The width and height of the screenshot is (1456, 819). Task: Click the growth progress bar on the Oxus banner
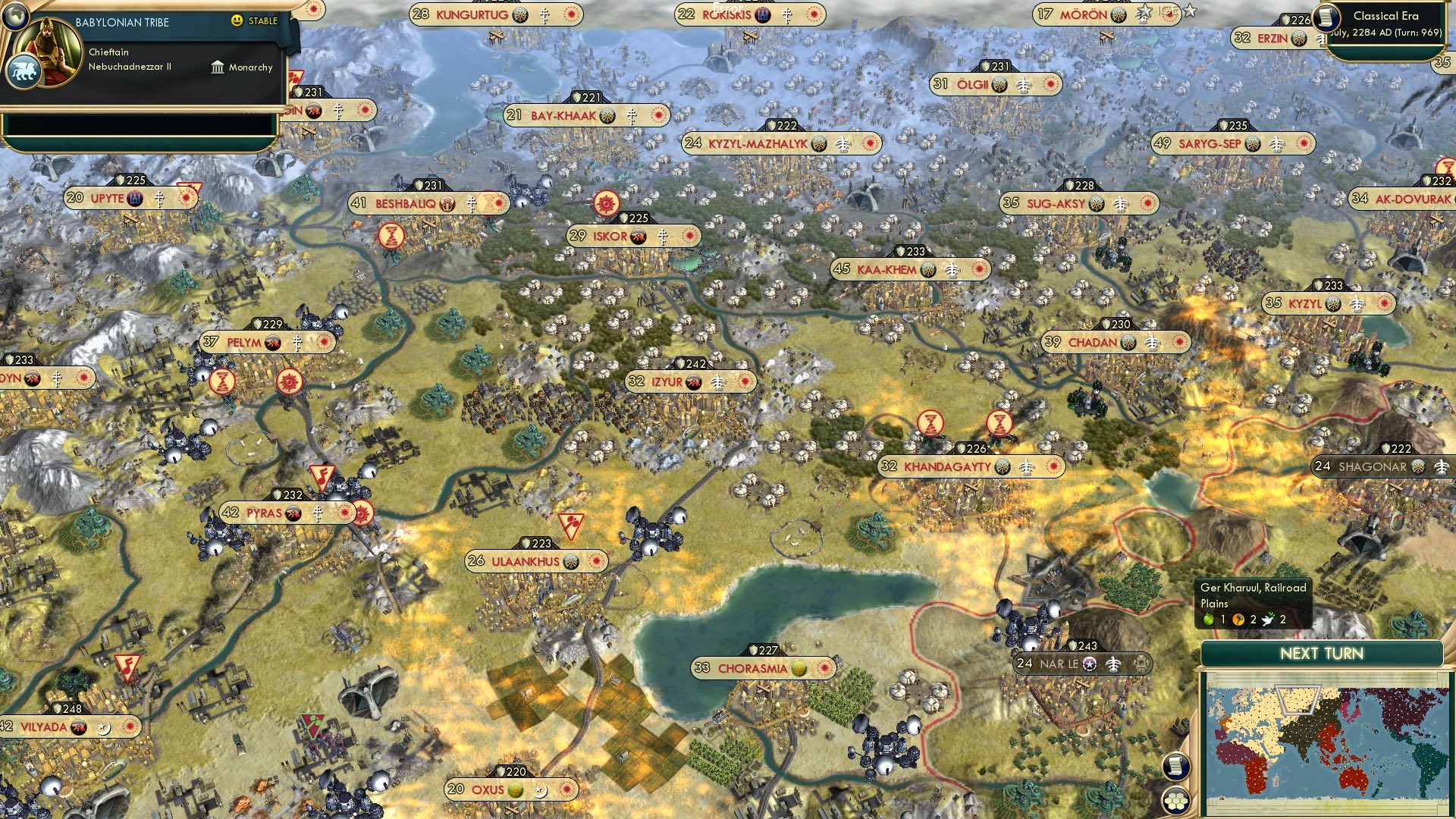click(516, 789)
